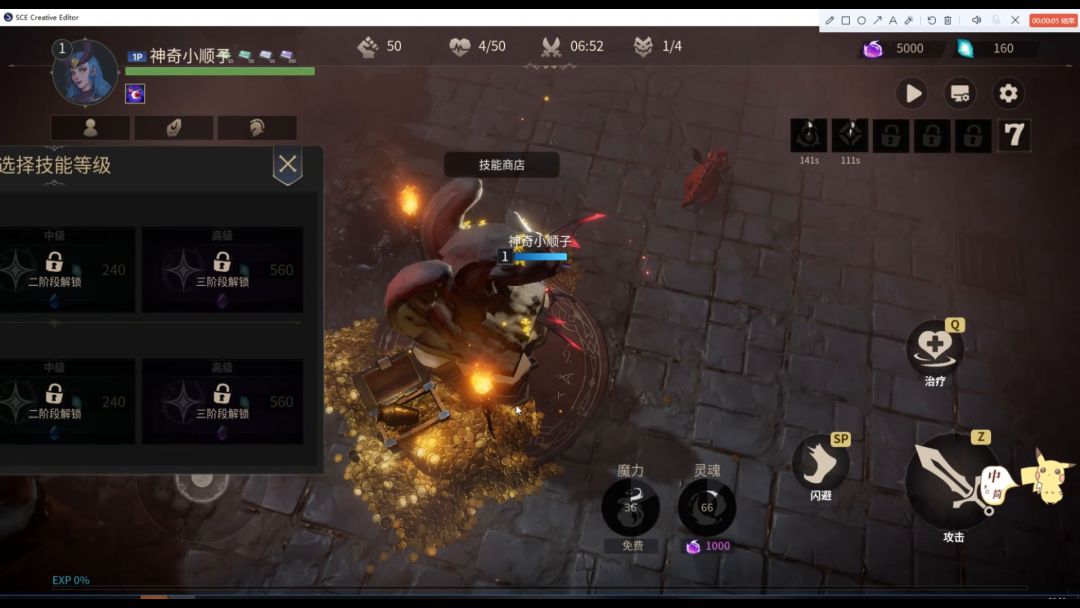Click the number 7 slot
The height and width of the screenshot is (608, 1080).
pyautogui.click(x=1014, y=135)
